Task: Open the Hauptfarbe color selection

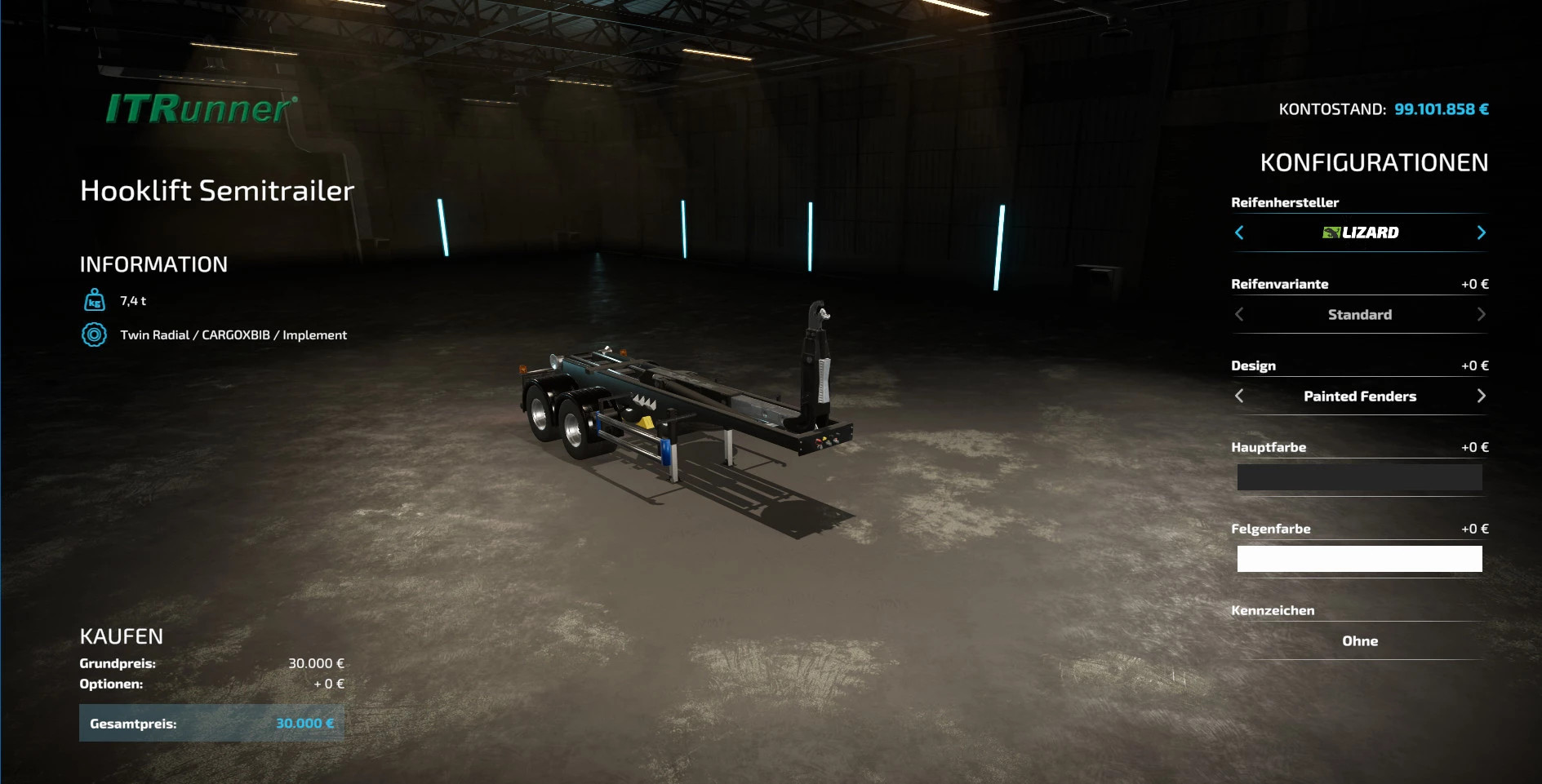Action: click(x=1359, y=477)
